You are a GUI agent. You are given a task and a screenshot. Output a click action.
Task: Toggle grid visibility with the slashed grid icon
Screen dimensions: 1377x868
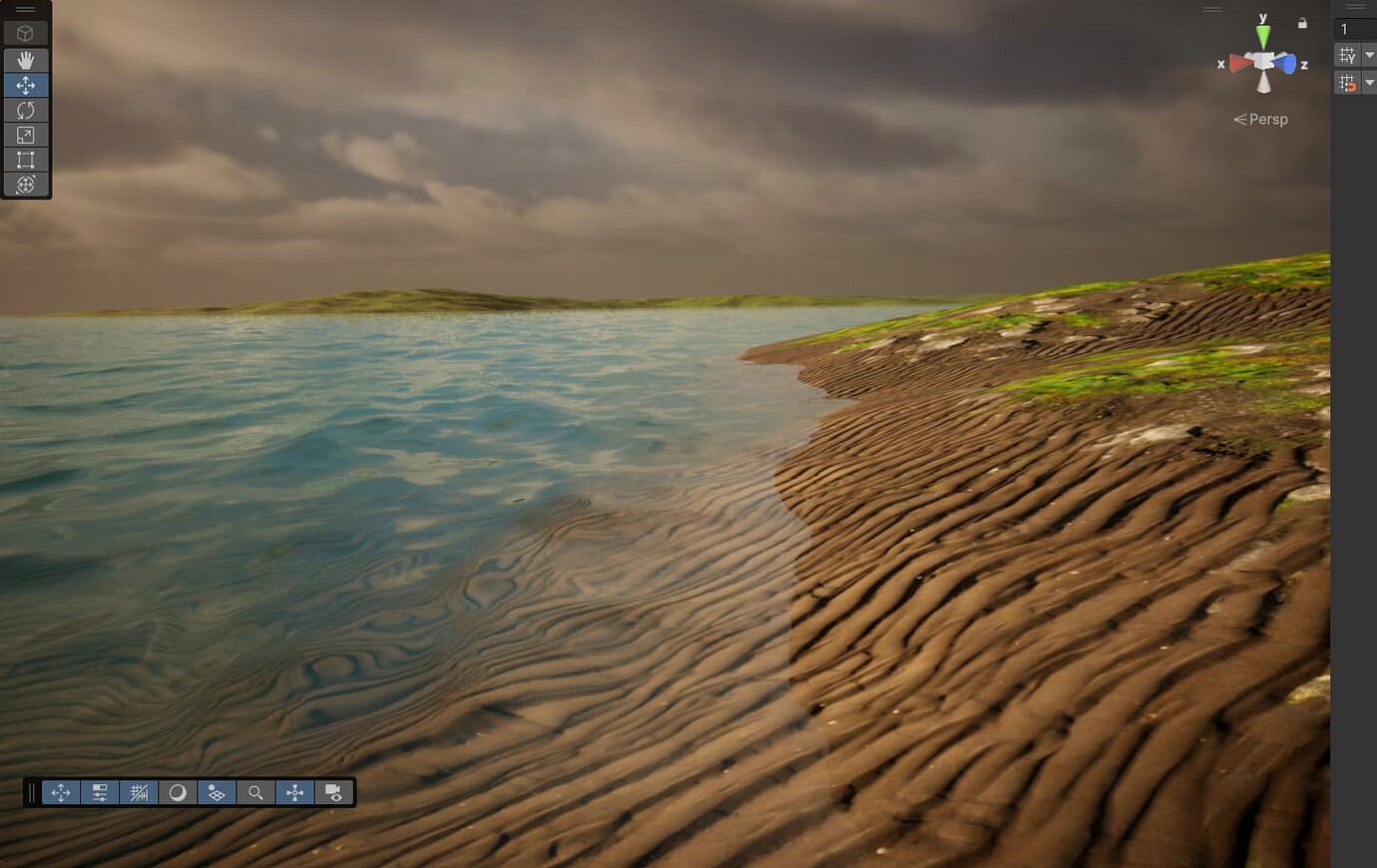point(139,792)
